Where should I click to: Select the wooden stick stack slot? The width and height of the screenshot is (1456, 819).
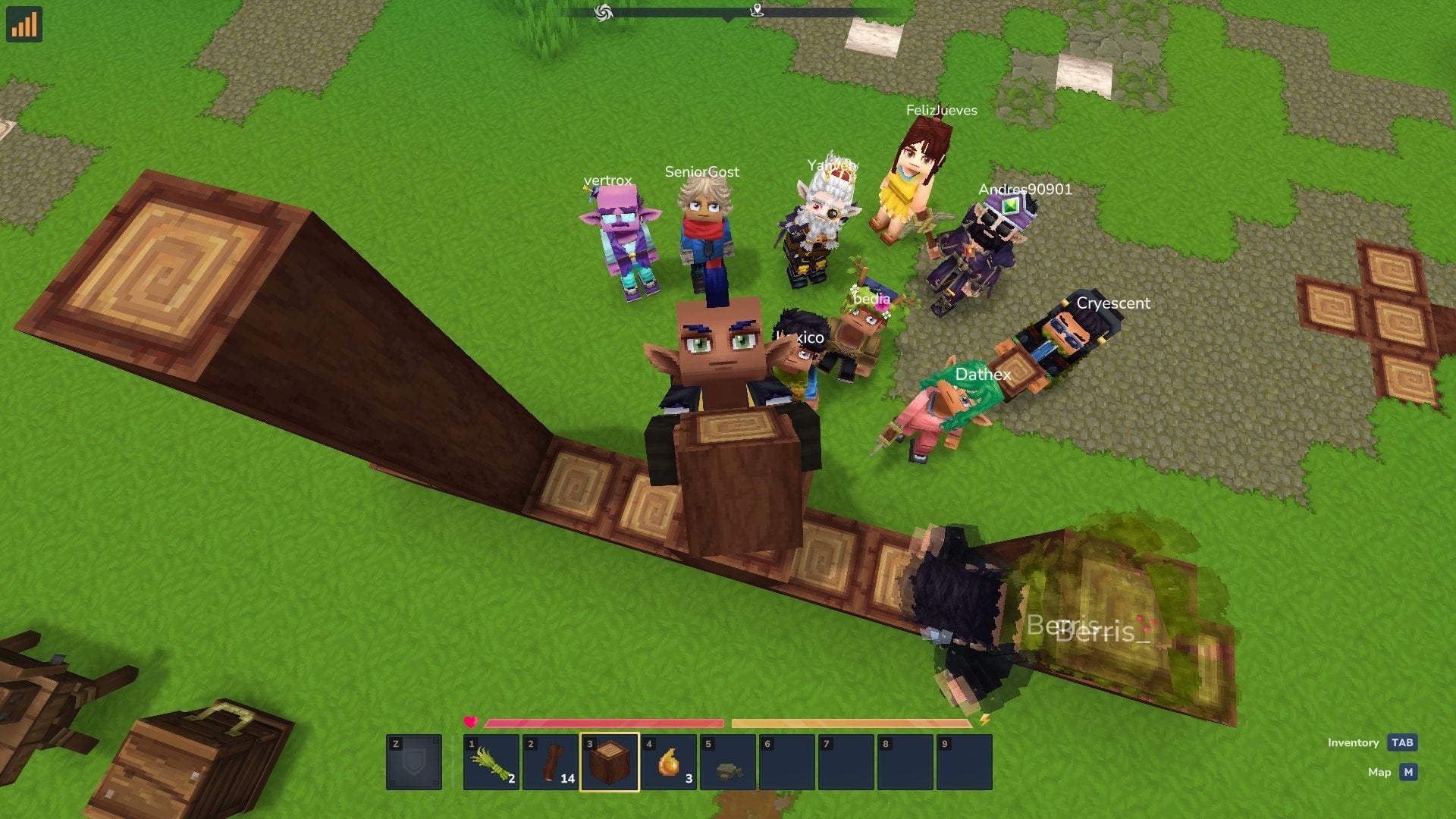[x=551, y=762]
